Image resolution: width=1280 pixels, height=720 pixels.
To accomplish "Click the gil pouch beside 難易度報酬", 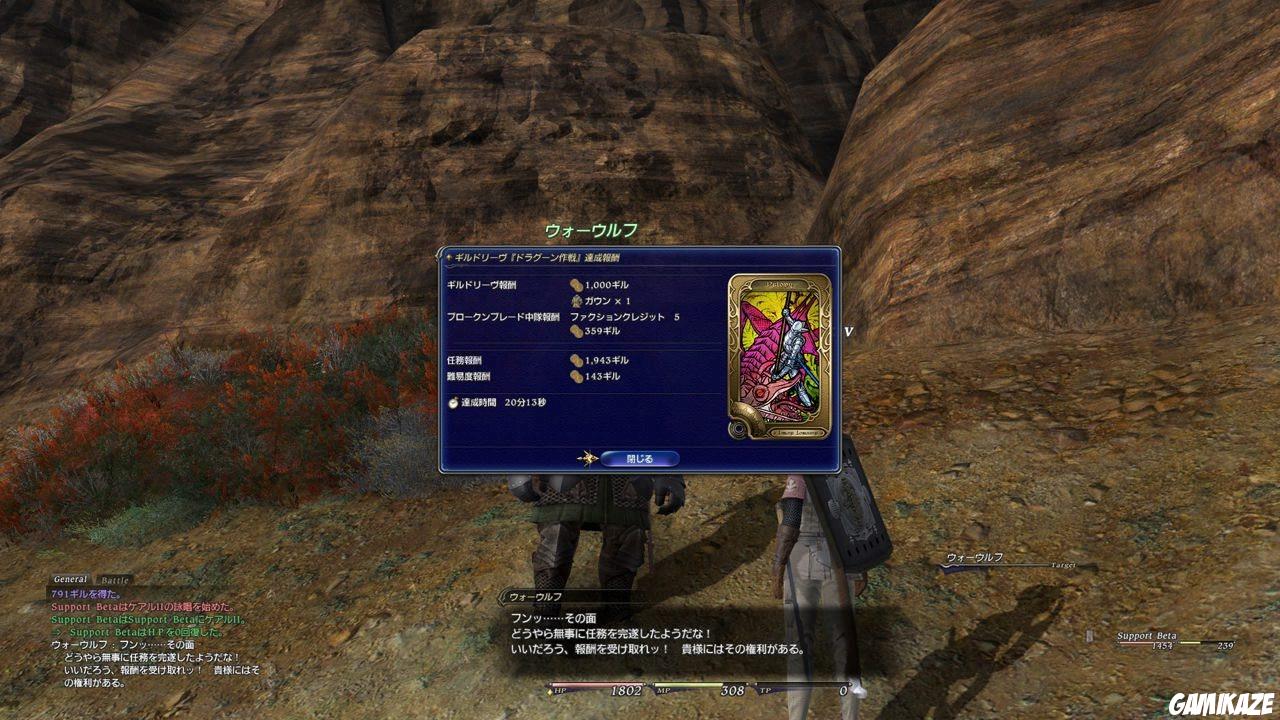I will pyautogui.click(x=576, y=376).
